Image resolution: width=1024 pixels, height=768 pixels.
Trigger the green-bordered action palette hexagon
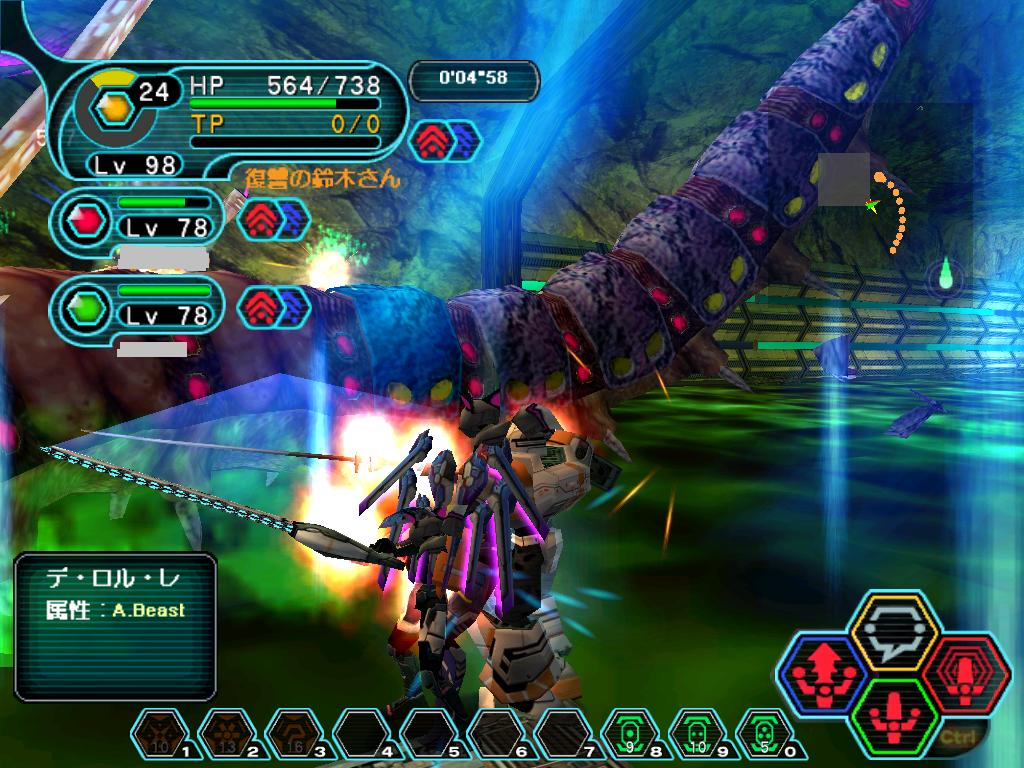pyautogui.click(x=892, y=712)
